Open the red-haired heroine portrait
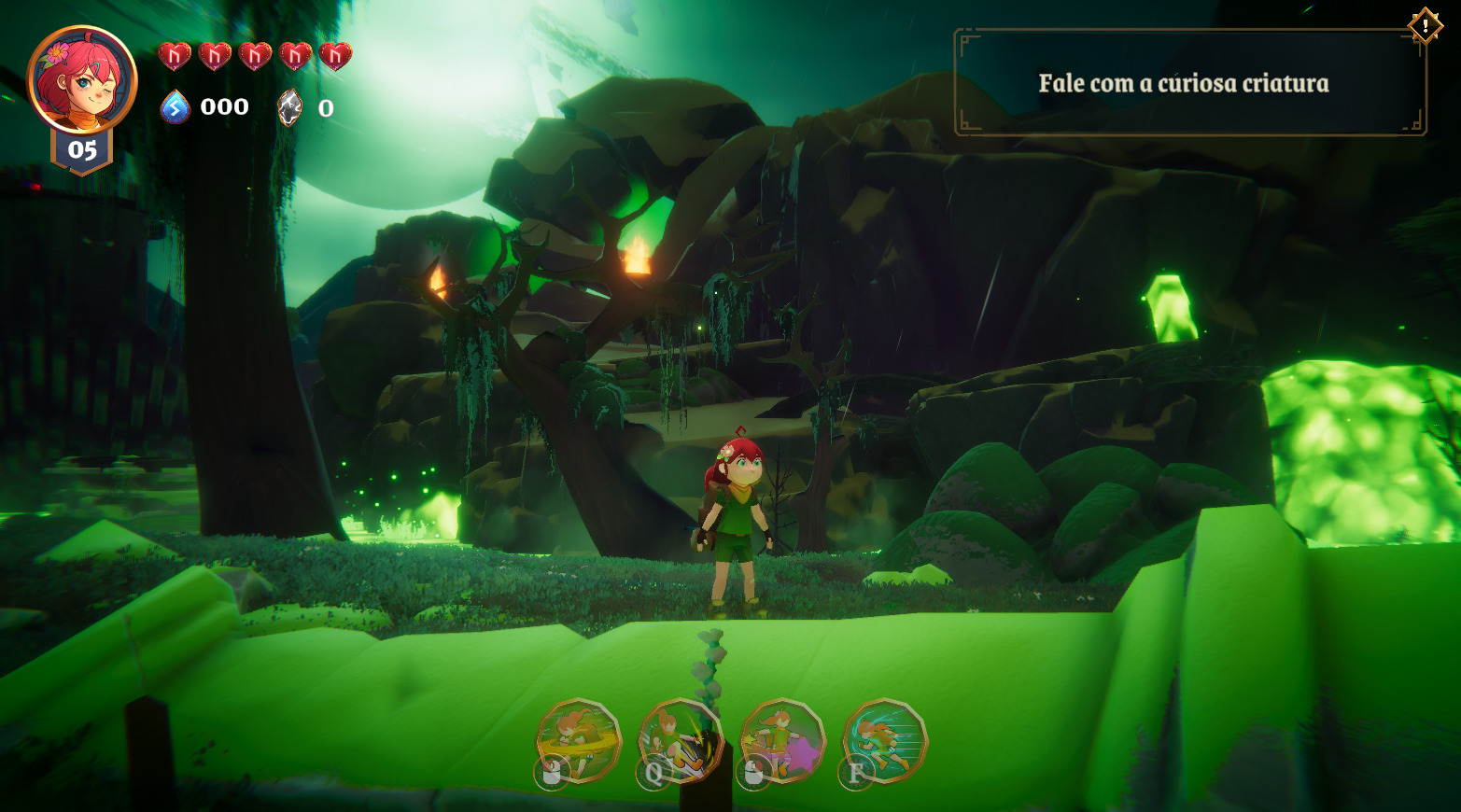The height and width of the screenshot is (812, 1461). pyautogui.click(x=82, y=80)
